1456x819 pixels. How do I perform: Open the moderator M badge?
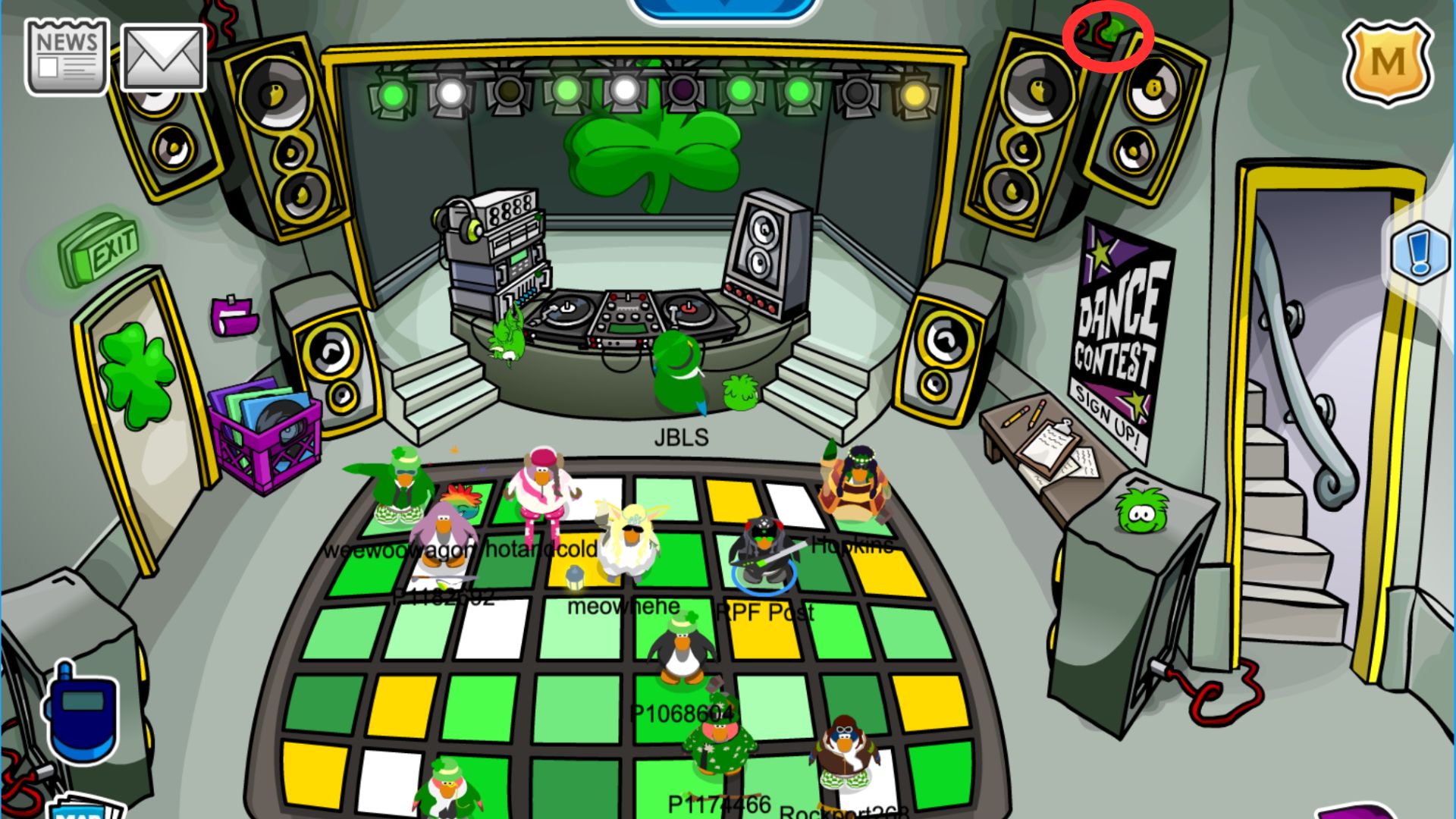click(x=1387, y=62)
